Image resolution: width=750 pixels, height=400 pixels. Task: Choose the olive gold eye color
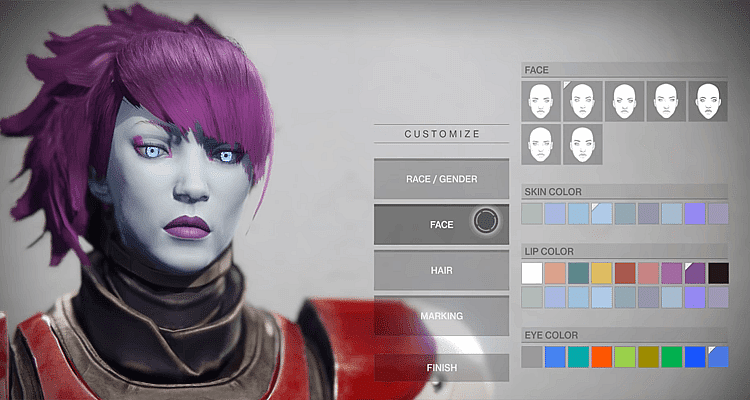[648, 357]
